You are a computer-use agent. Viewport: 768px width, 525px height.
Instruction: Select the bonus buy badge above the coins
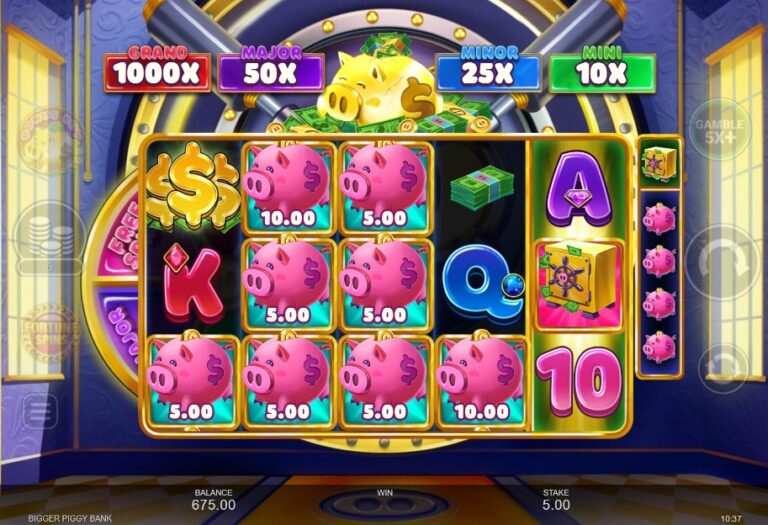pyautogui.click(x=48, y=143)
